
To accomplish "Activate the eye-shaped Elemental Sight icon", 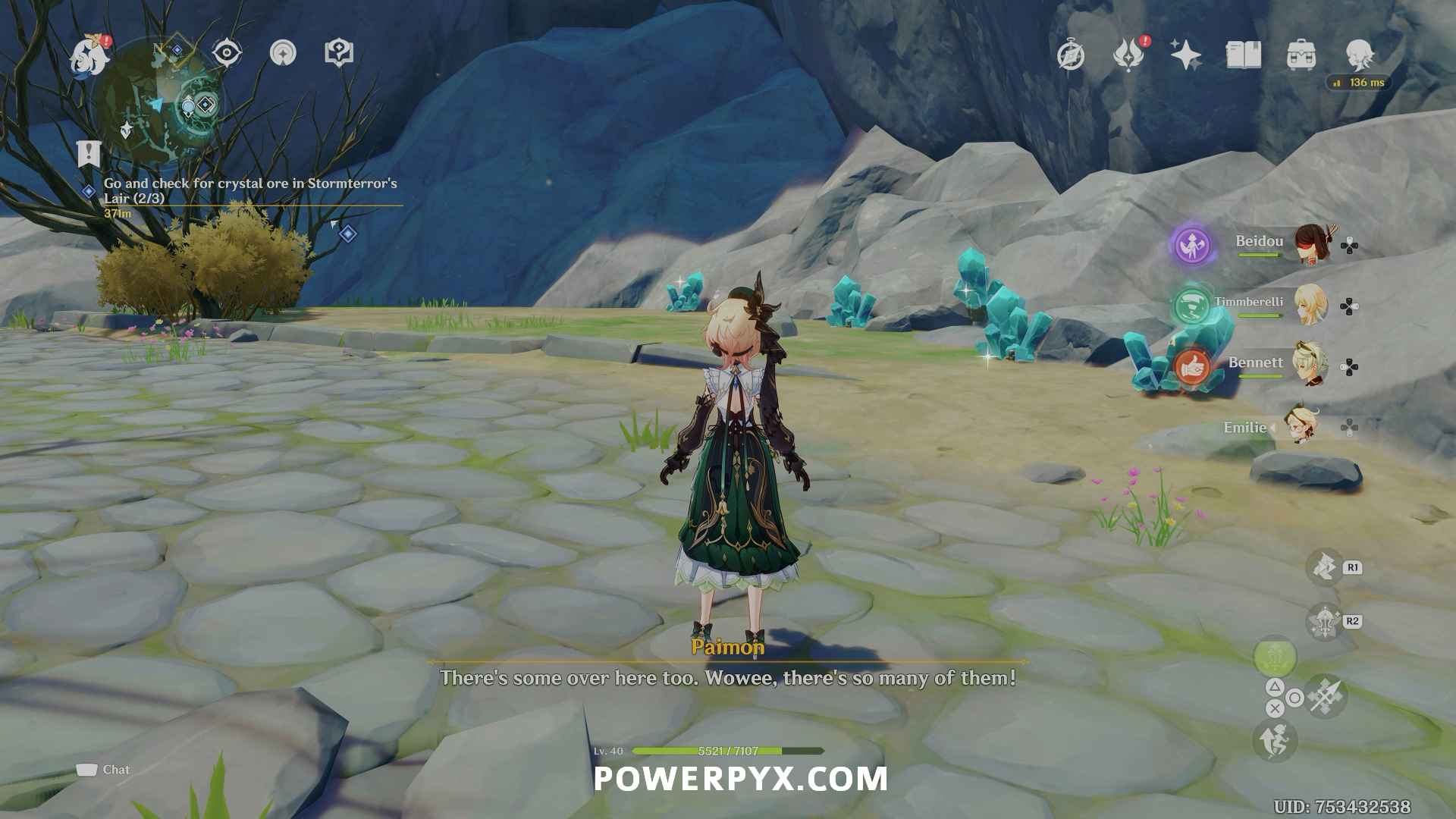I will coord(227,53).
